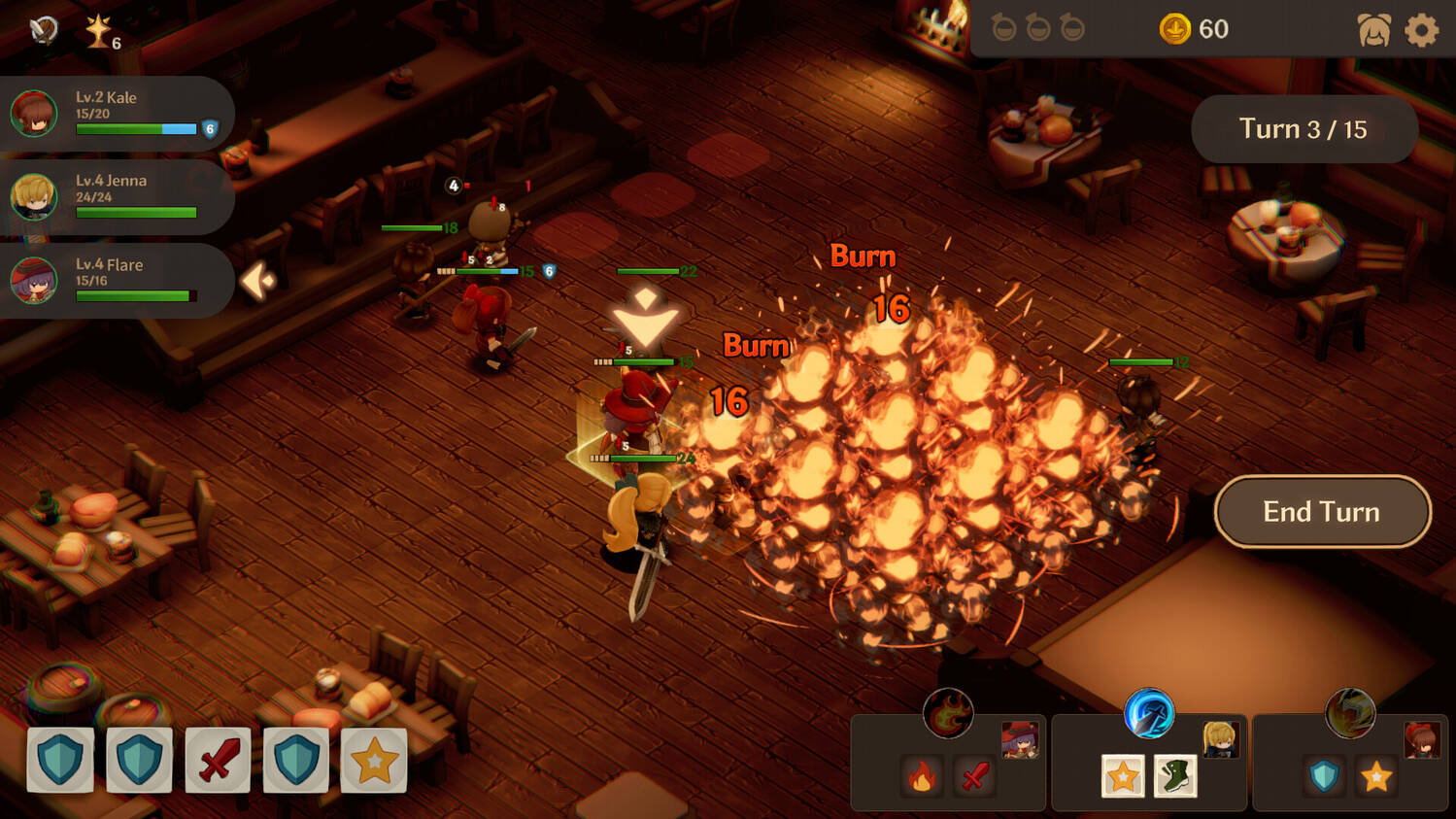Select Kale's party portrait panel
The height and width of the screenshot is (819, 1456).
115,114
